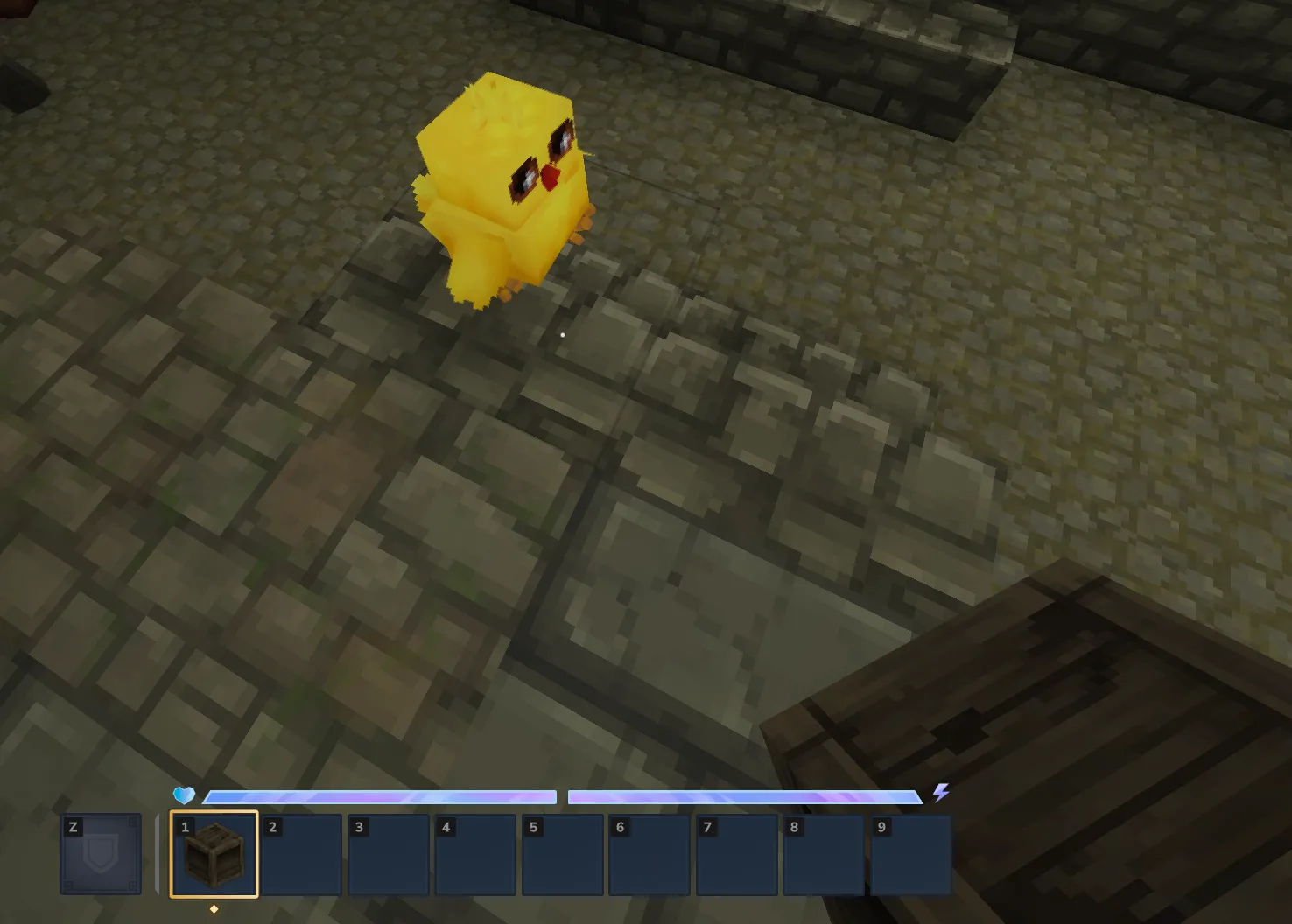
Task: Select empty hotbar slot 5
Action: 562,853
